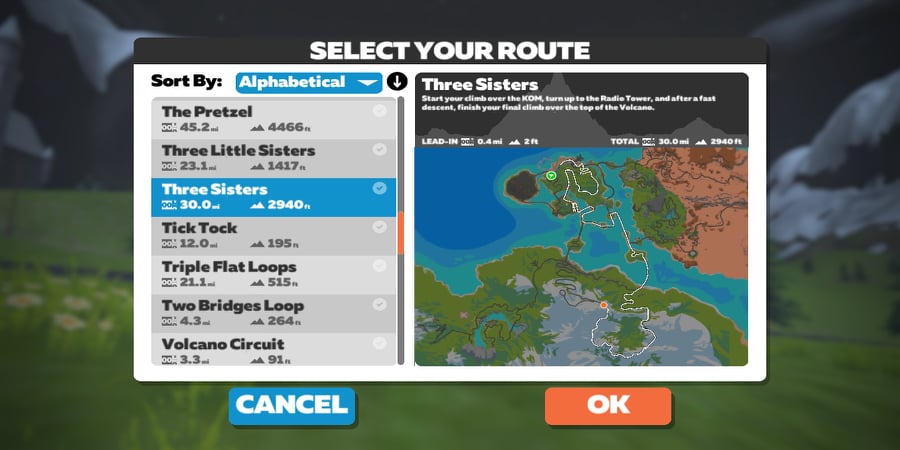The width and height of the screenshot is (900, 450).
Task: Toggle the sort direction arrow
Action: coord(397,82)
